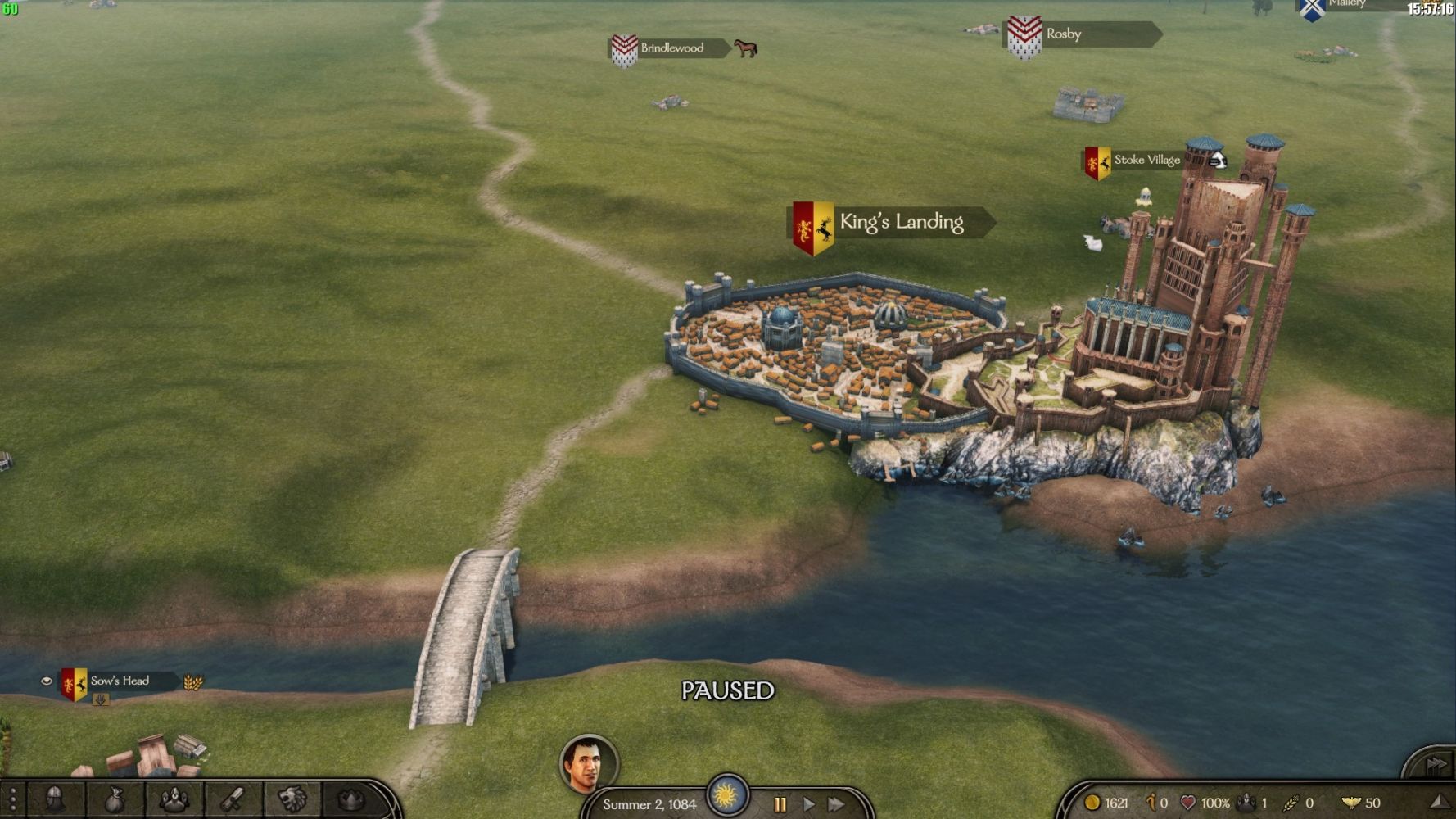Click the double-arrow button above the info bar
This screenshot has width=1456, height=819.
1436,764
